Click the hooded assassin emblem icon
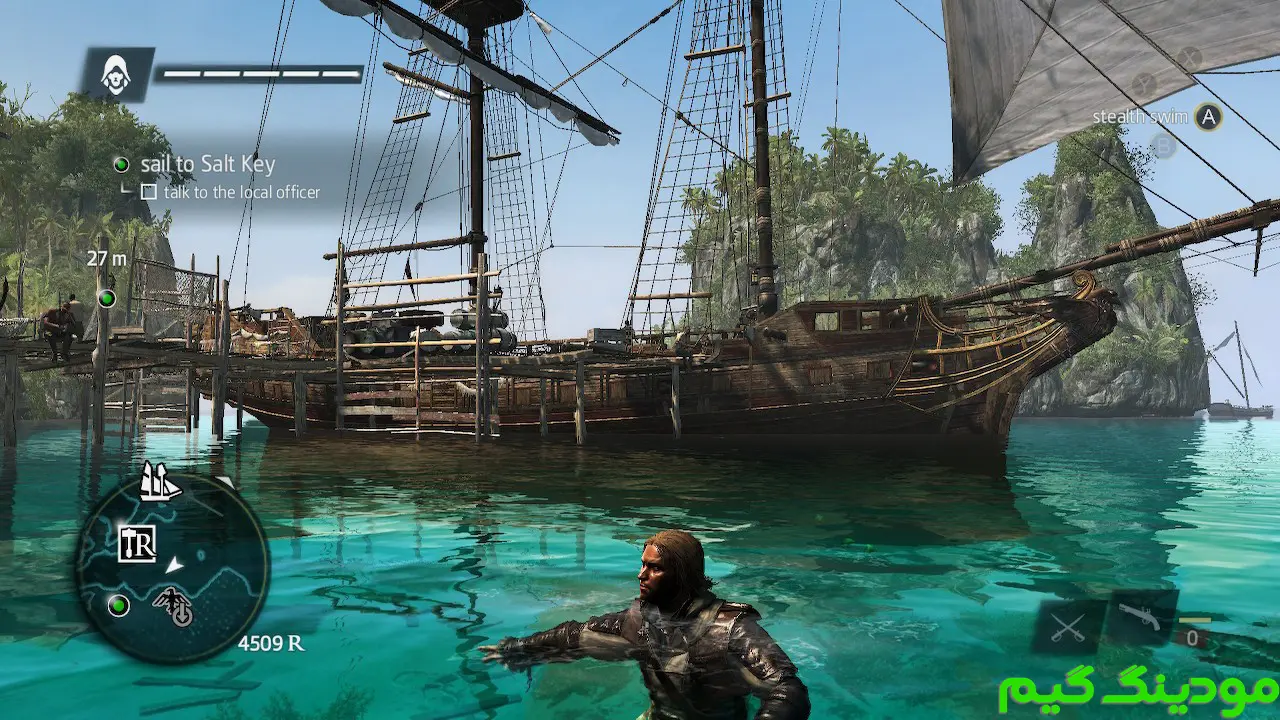Image resolution: width=1280 pixels, height=720 pixels. (x=117, y=73)
